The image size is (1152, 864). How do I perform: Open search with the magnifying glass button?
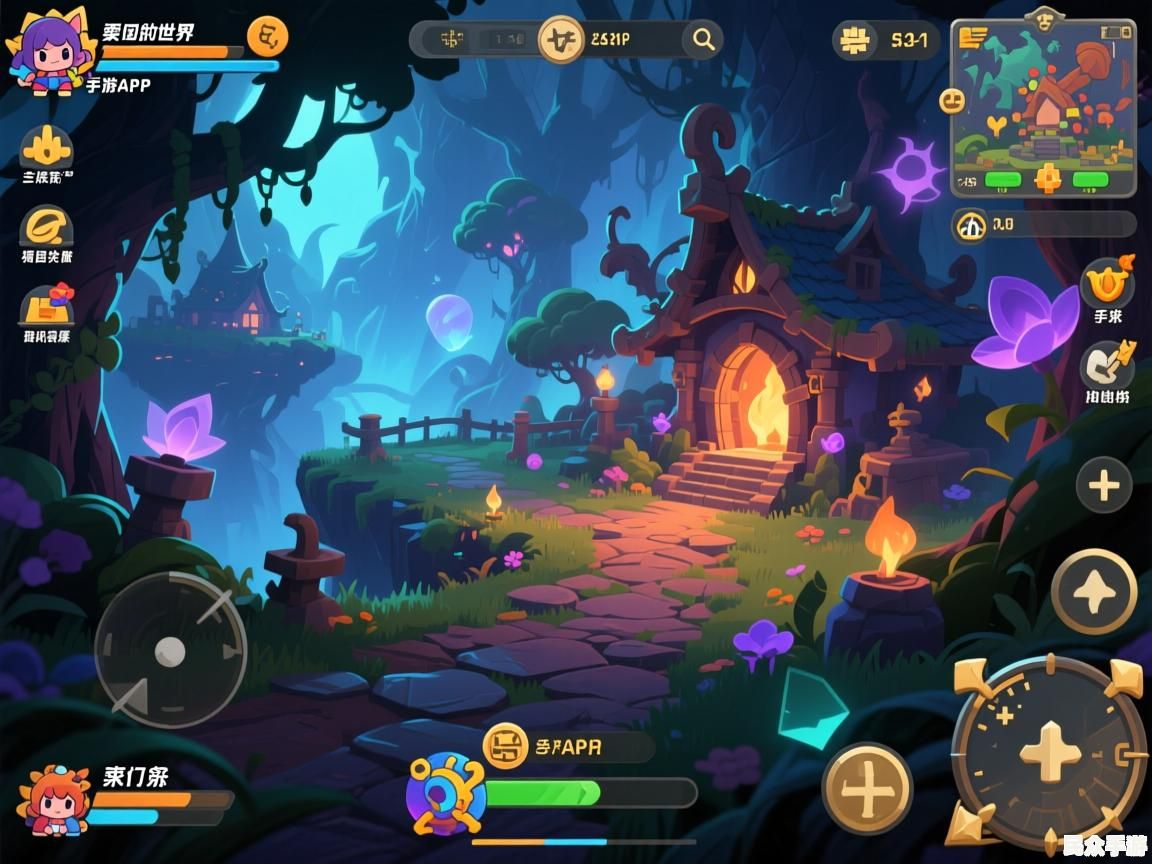704,40
